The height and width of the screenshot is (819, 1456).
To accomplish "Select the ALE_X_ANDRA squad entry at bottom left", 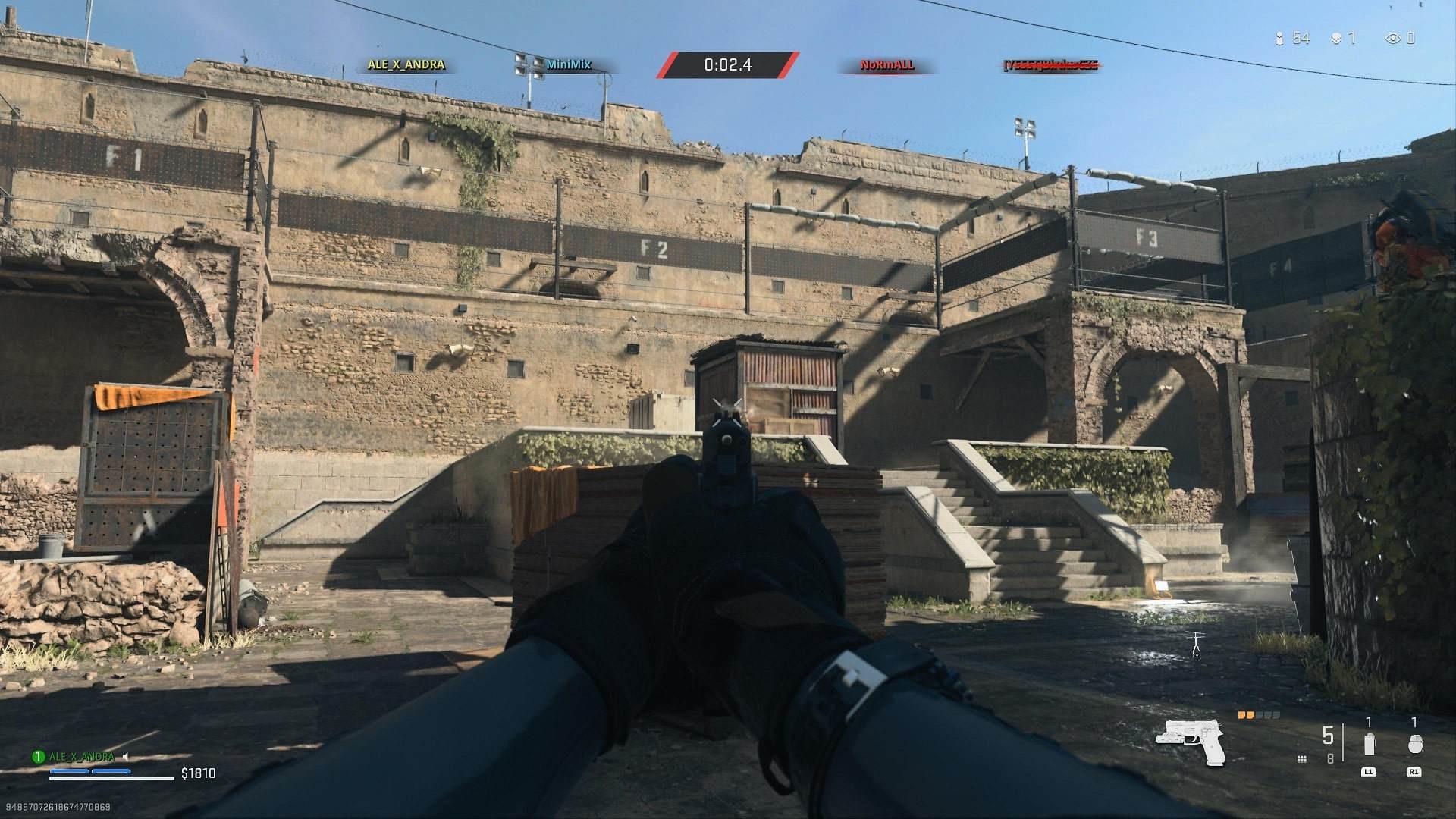I will [x=81, y=757].
